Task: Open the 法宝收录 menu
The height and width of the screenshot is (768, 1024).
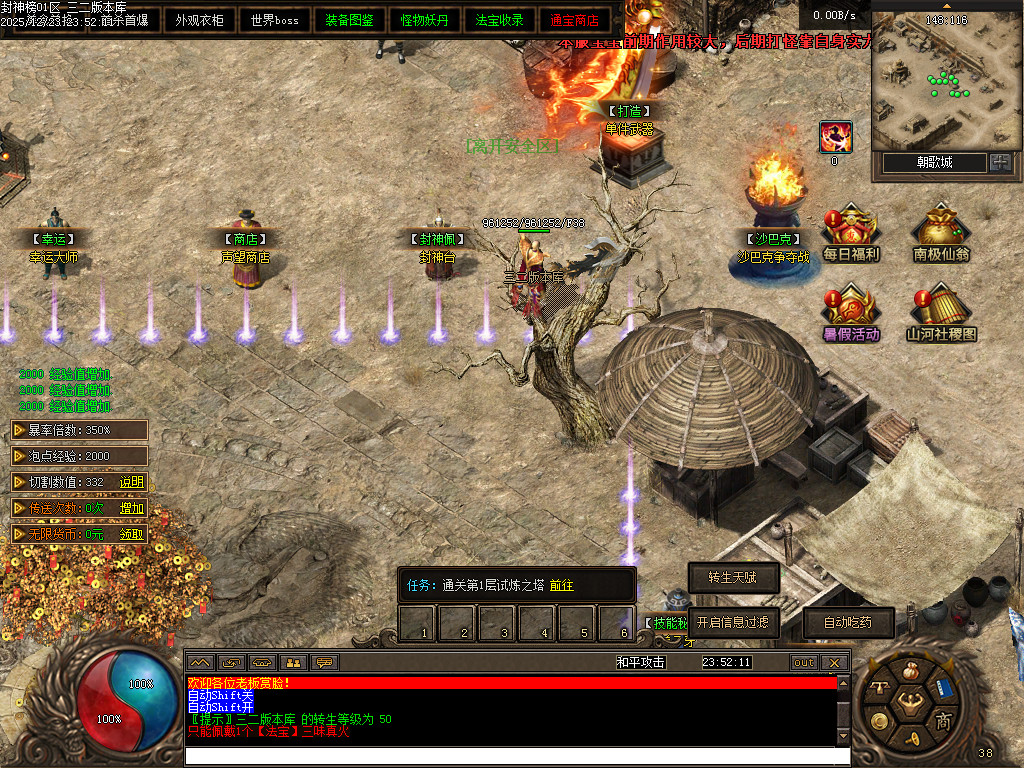Action: pyautogui.click(x=499, y=20)
